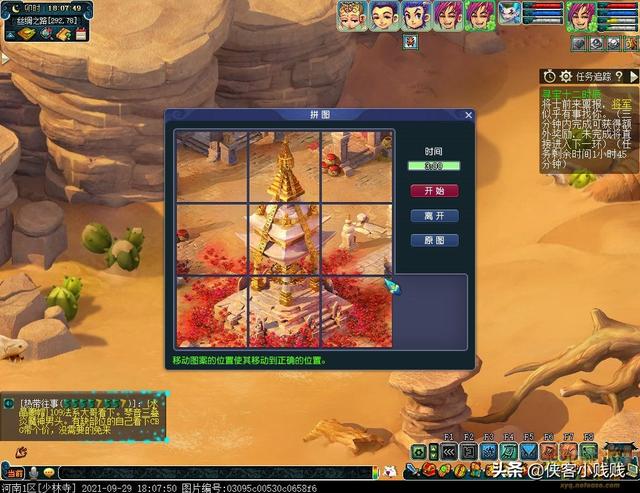Pick the bottom-left red flowers puzzle tile
The width and height of the screenshot is (640, 493).
212,311
